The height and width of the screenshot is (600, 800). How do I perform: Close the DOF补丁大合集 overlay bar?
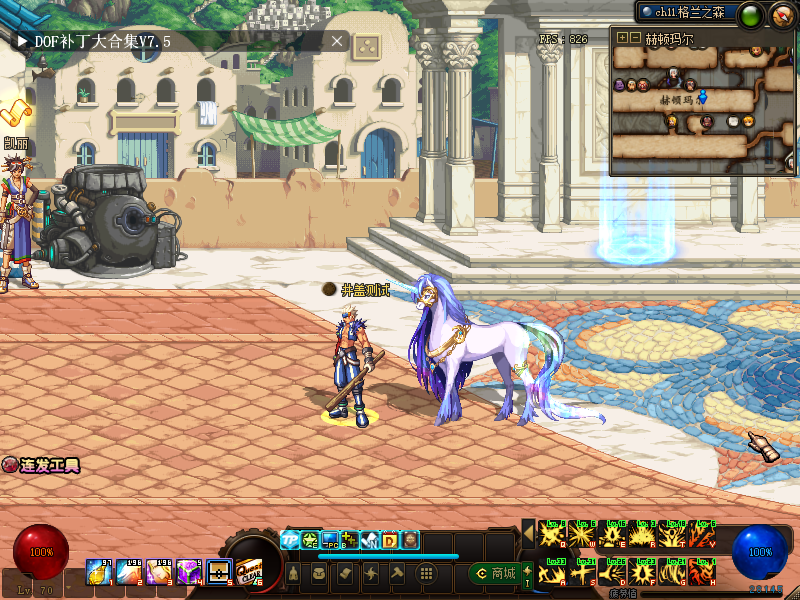(x=337, y=41)
